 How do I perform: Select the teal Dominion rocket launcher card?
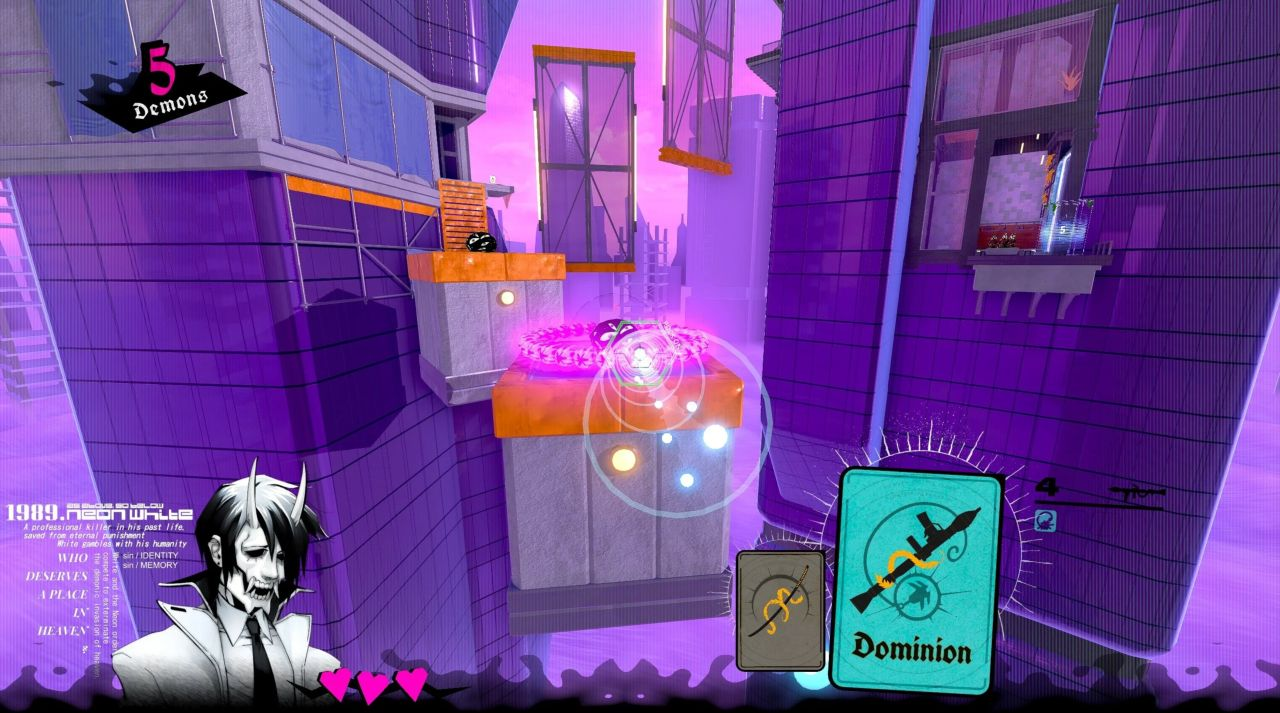[917, 580]
